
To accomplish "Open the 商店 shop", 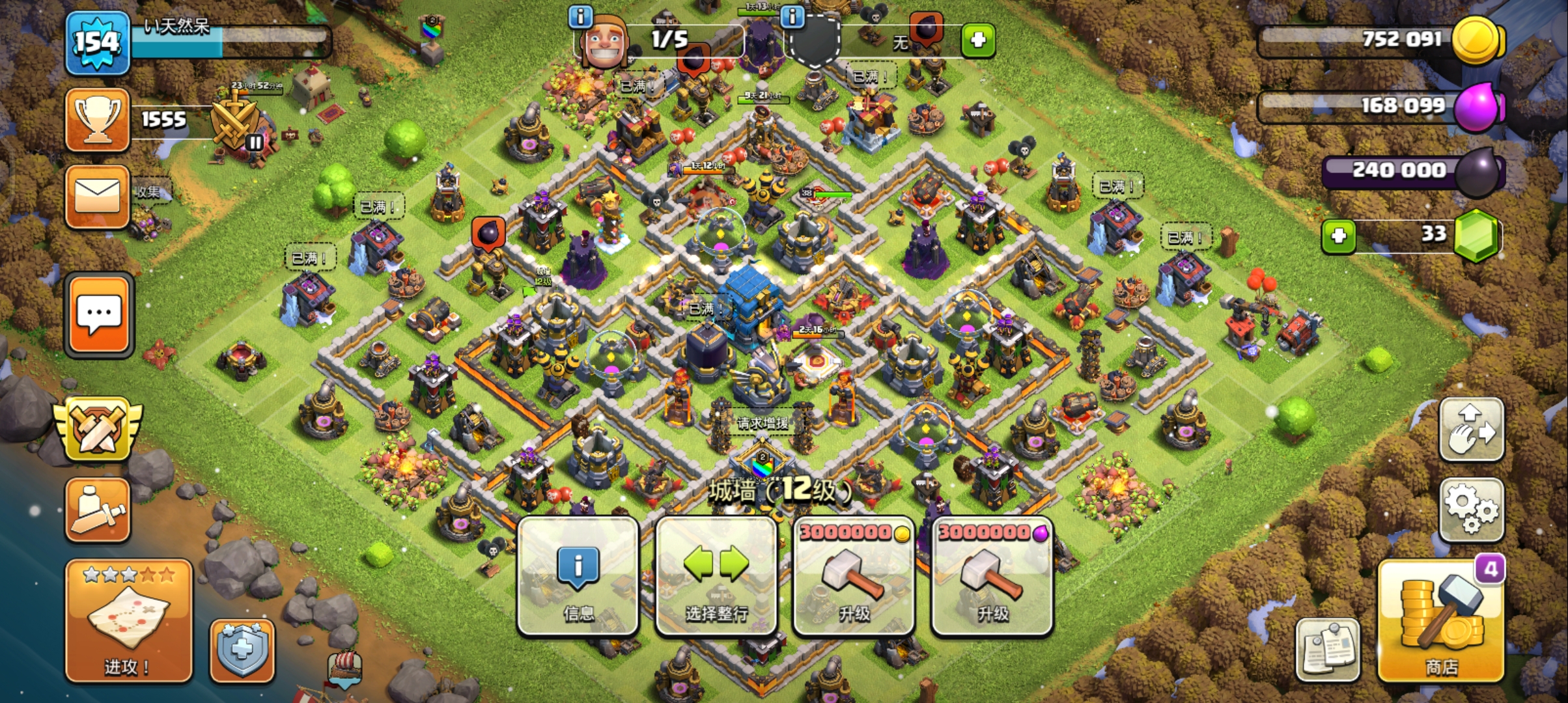I will (1441, 621).
